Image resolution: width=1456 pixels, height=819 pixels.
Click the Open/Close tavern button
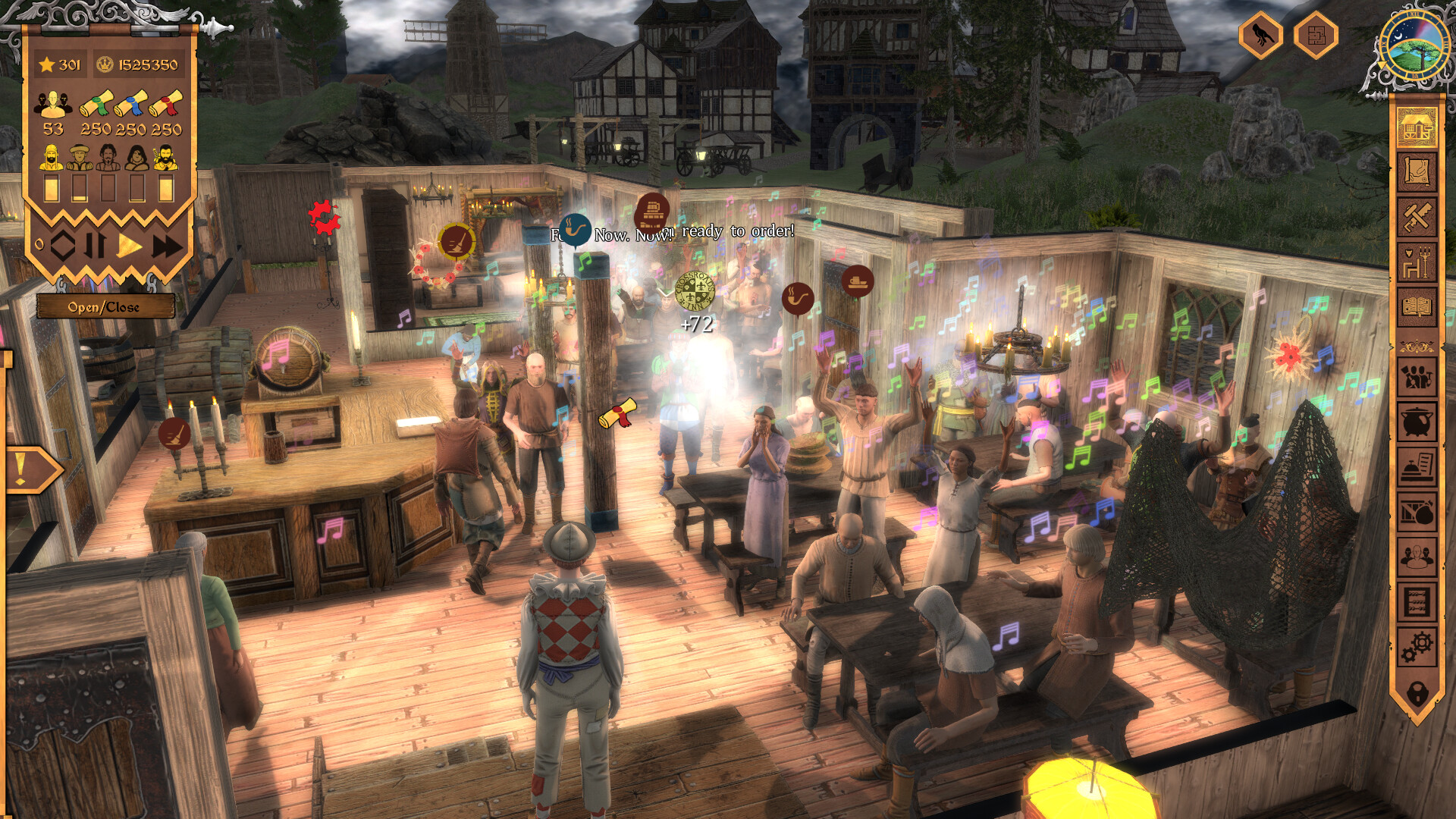pos(105,306)
